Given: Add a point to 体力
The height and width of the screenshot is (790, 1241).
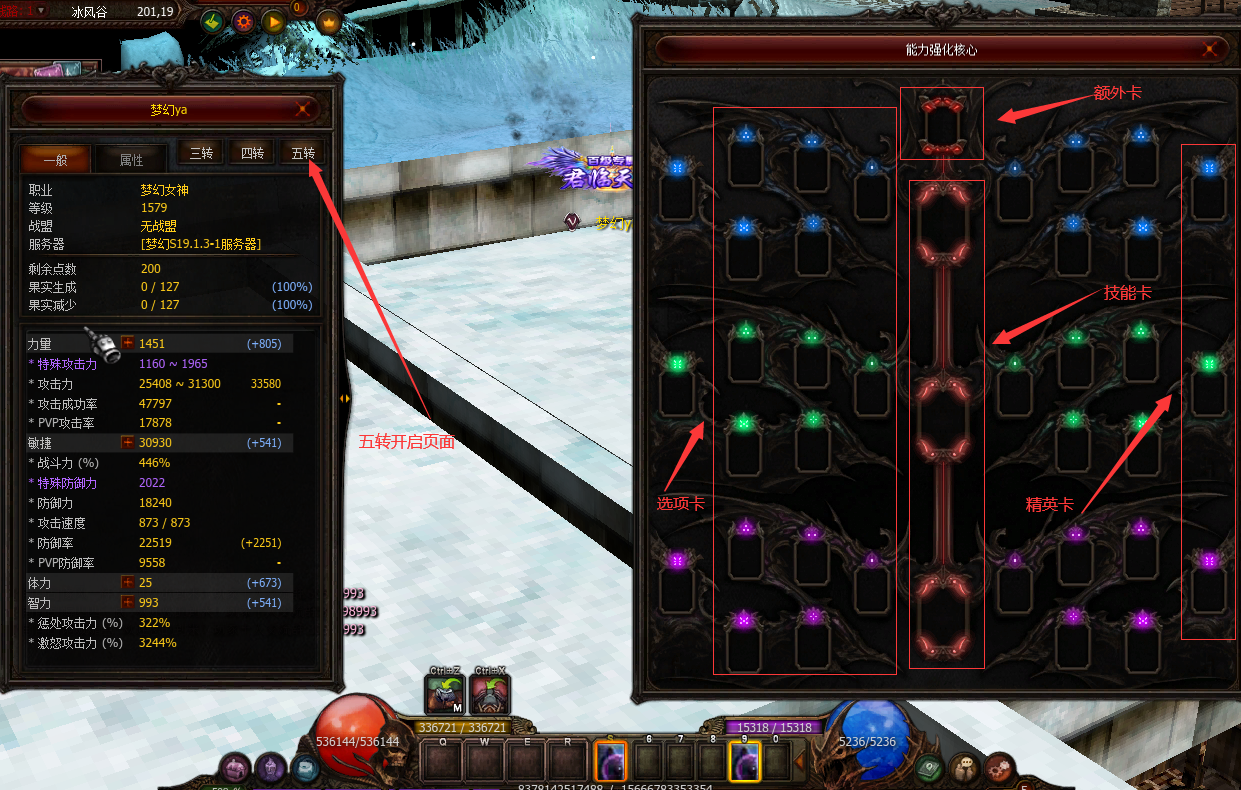Looking at the screenshot, I should click(x=127, y=582).
